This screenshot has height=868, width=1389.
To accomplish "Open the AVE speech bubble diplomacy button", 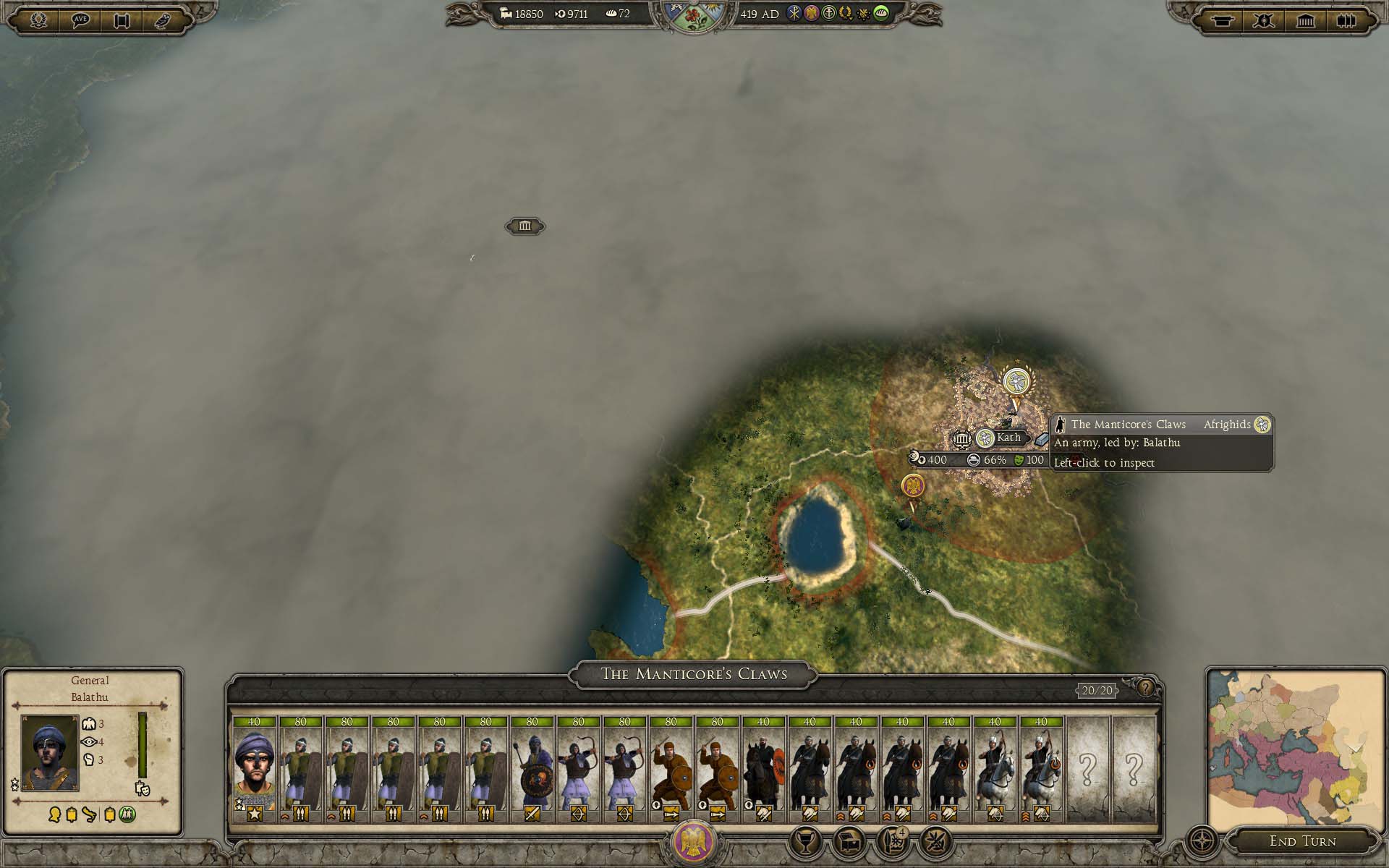I will point(80,20).
